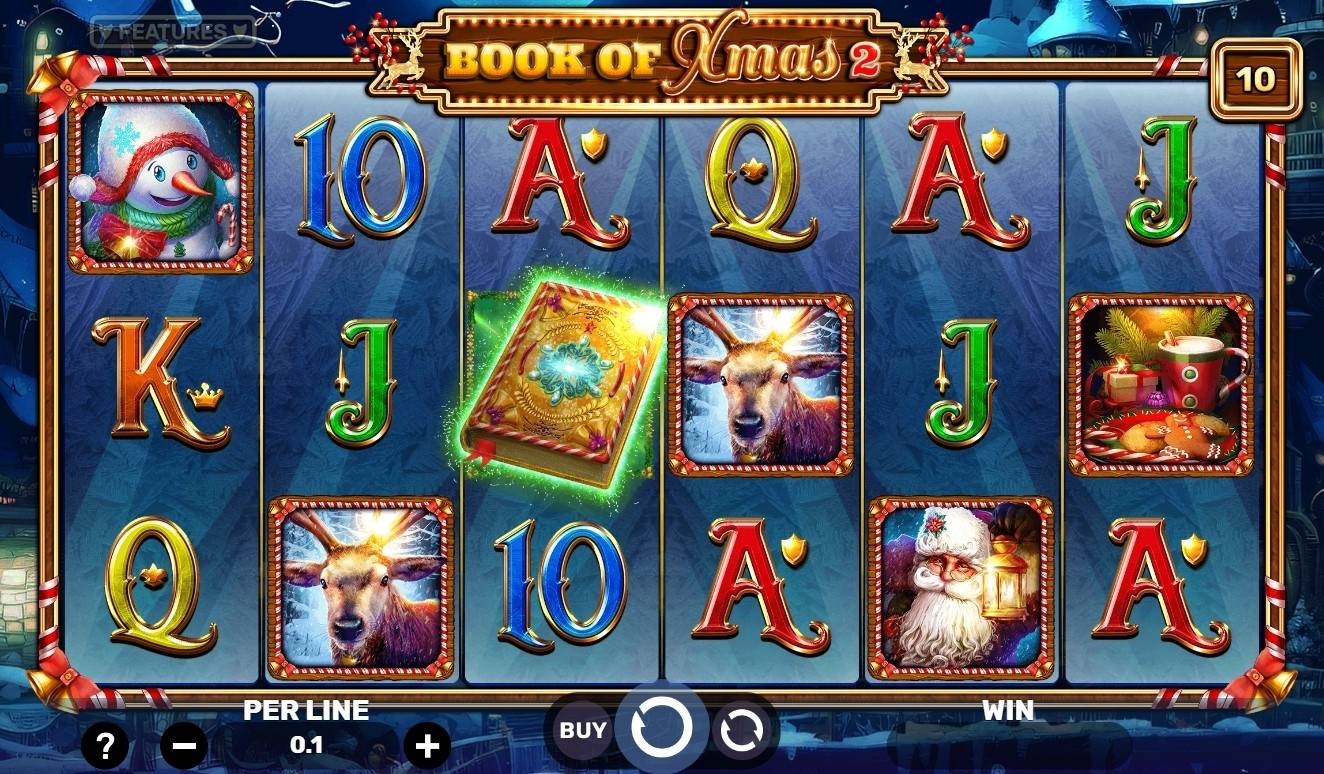Click the Santa with lantern symbol
Viewport: 1324px width, 774px height.
(x=962, y=586)
